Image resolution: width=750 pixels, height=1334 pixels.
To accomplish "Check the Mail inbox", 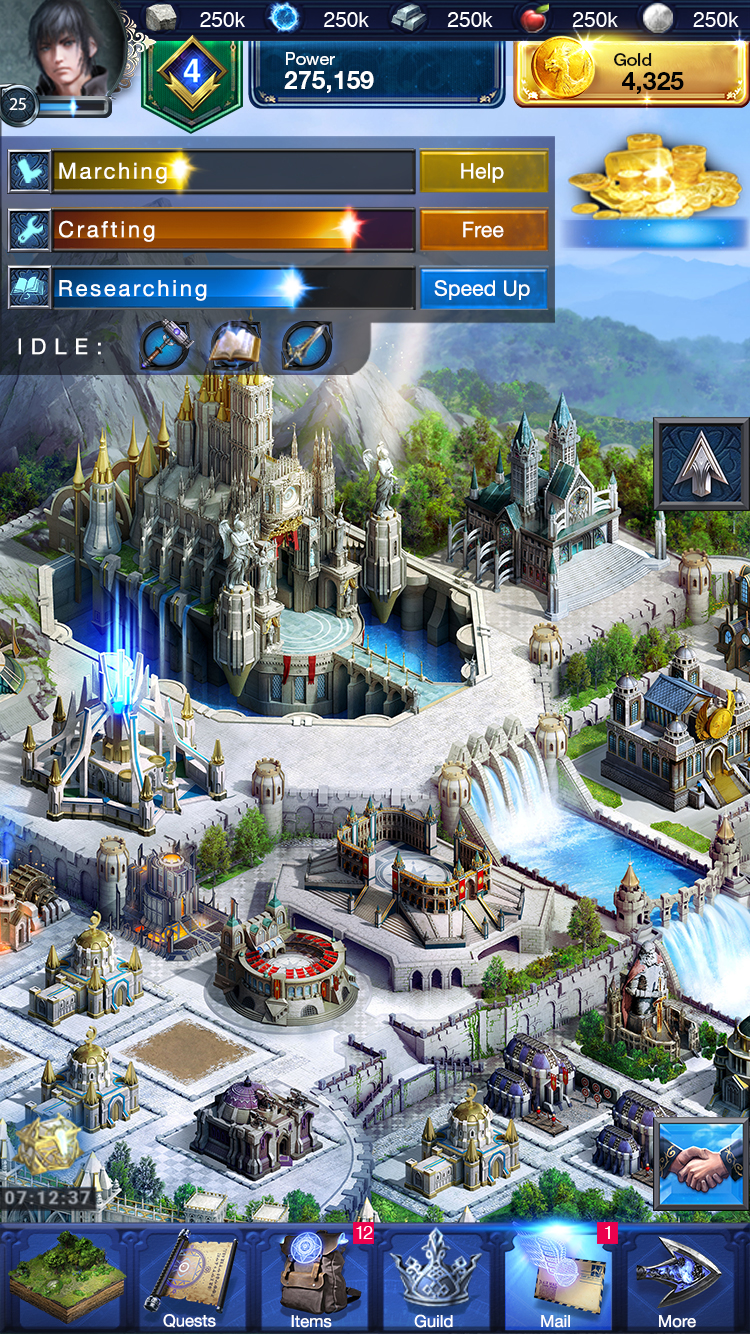I will tap(556, 1279).
